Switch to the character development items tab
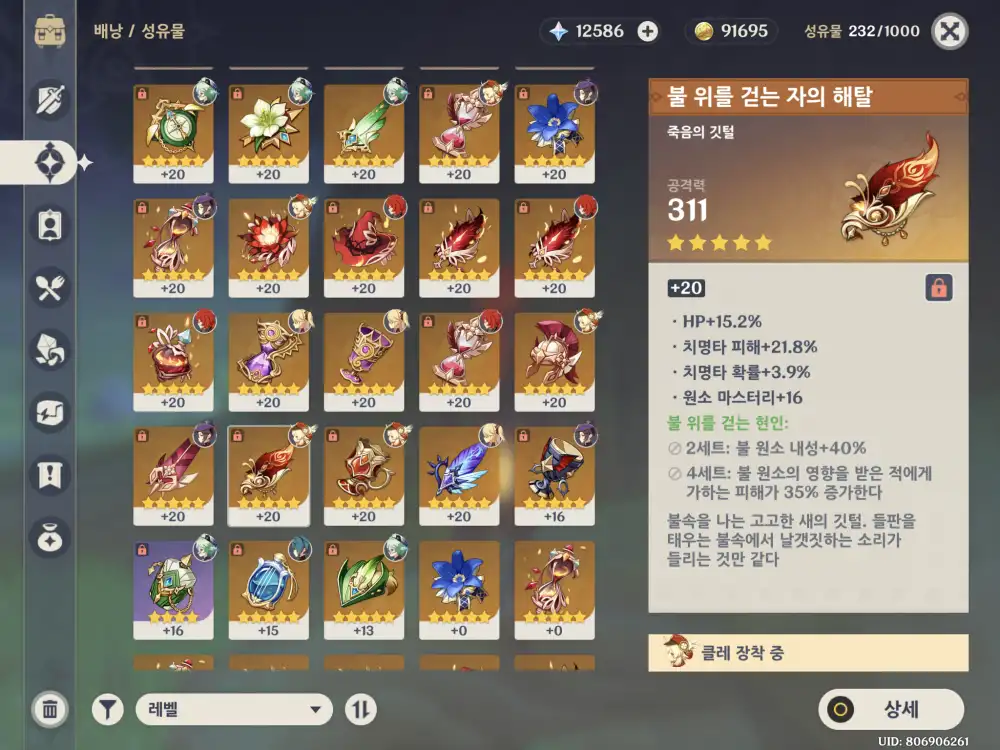 (x=50, y=225)
